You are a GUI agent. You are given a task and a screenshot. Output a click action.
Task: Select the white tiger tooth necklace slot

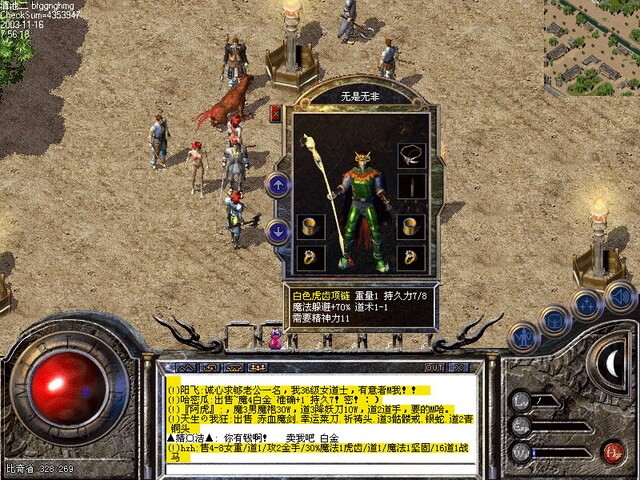click(x=410, y=155)
